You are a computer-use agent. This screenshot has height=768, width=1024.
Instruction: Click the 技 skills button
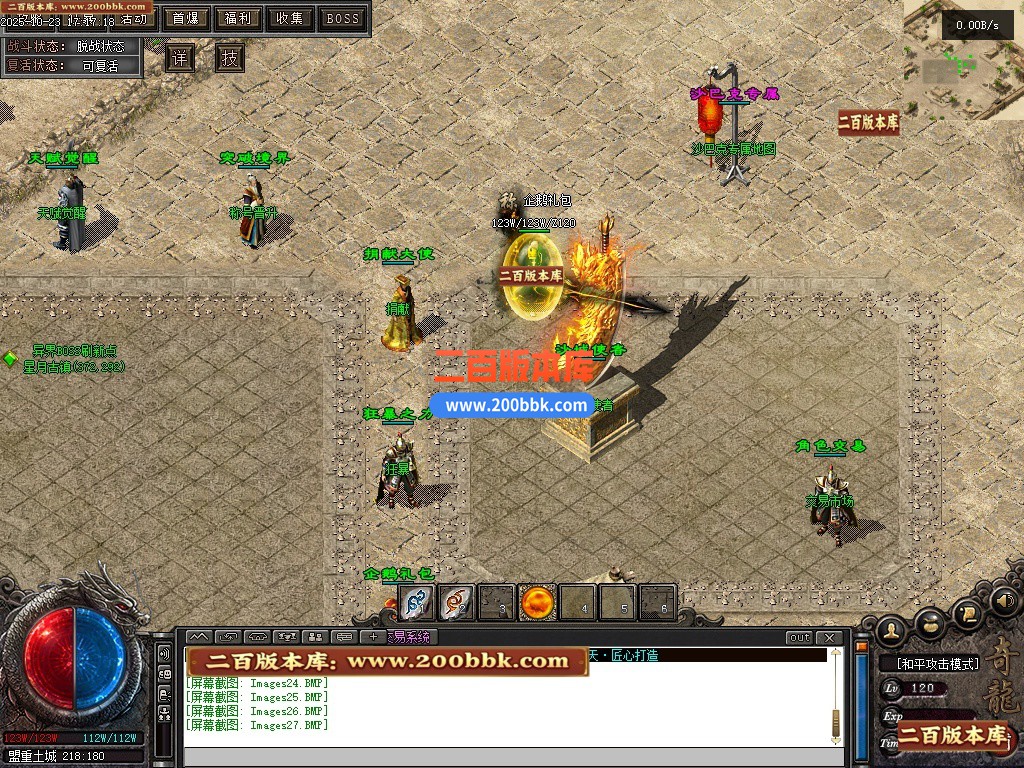coord(230,58)
